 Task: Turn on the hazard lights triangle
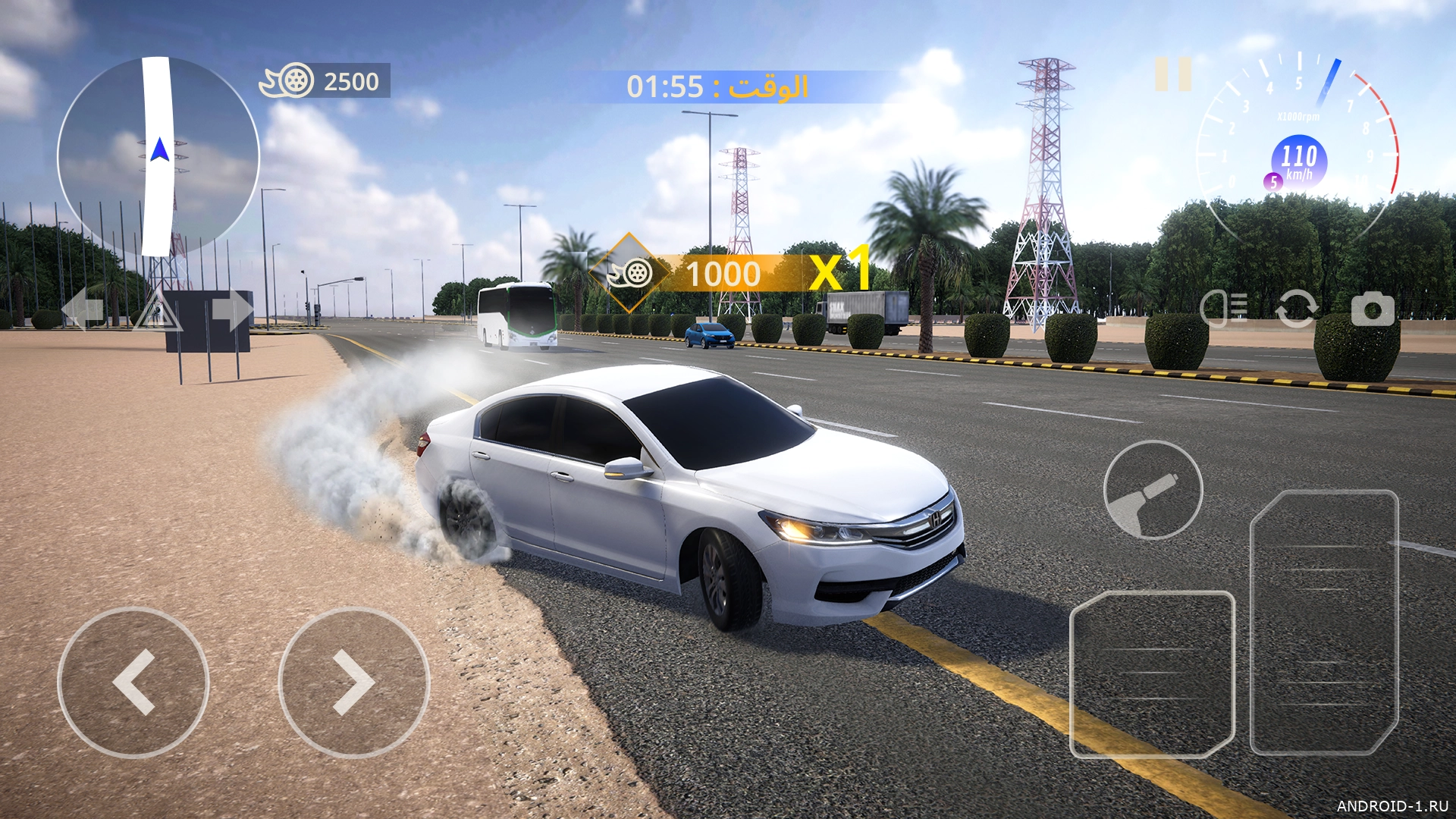157,311
